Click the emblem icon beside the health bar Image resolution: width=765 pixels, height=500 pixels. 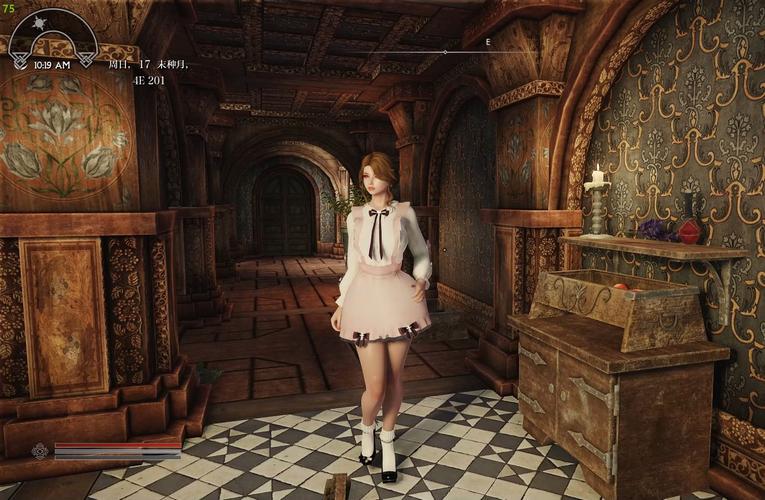pyautogui.click(x=40, y=451)
